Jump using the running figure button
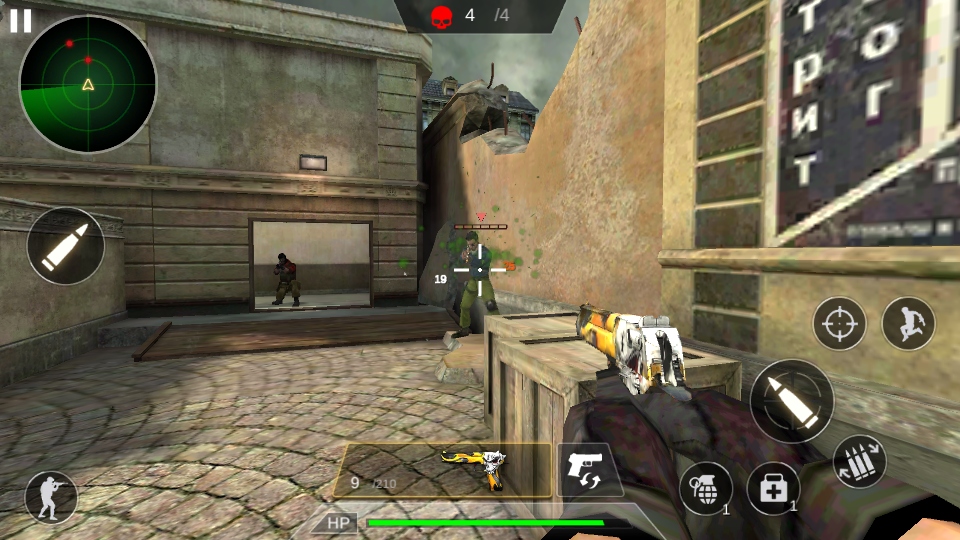The width and height of the screenshot is (960, 540). tap(908, 323)
